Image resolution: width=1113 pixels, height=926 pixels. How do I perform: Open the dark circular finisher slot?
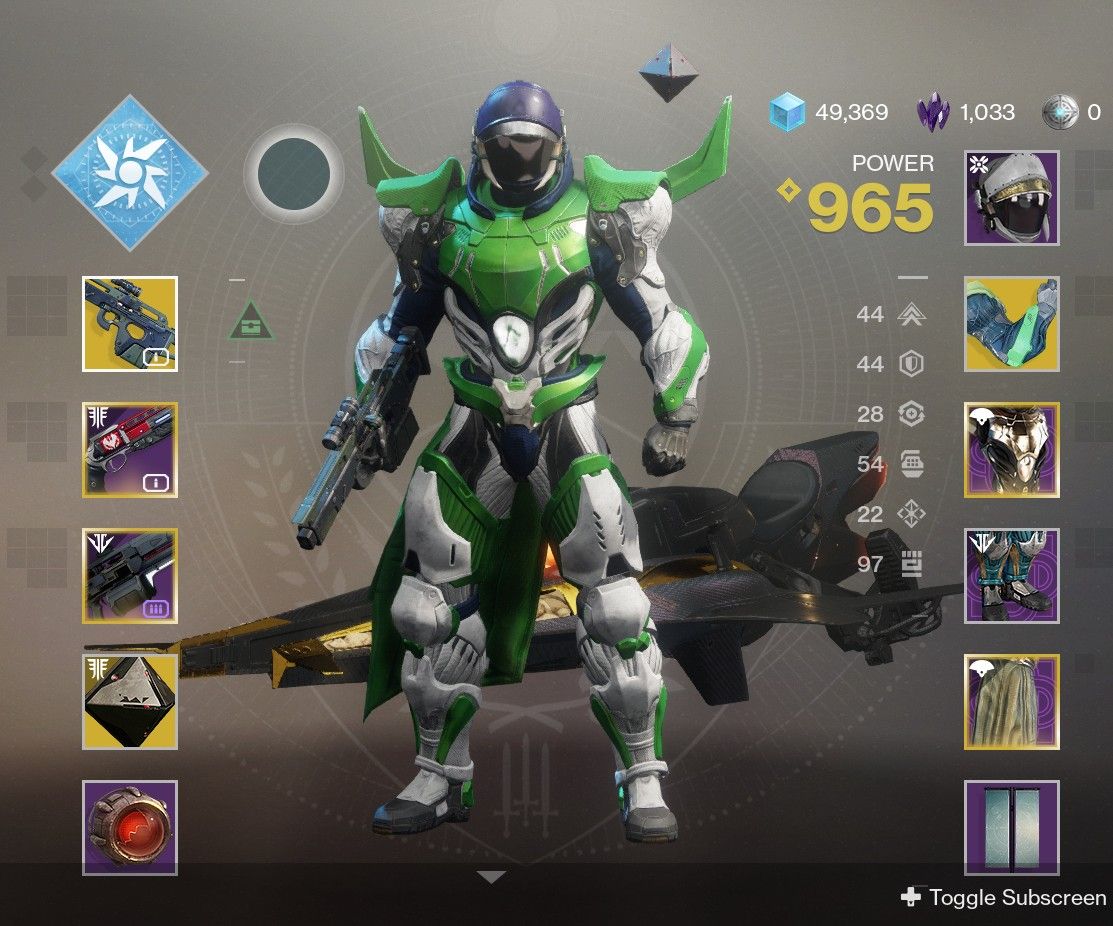(x=294, y=174)
